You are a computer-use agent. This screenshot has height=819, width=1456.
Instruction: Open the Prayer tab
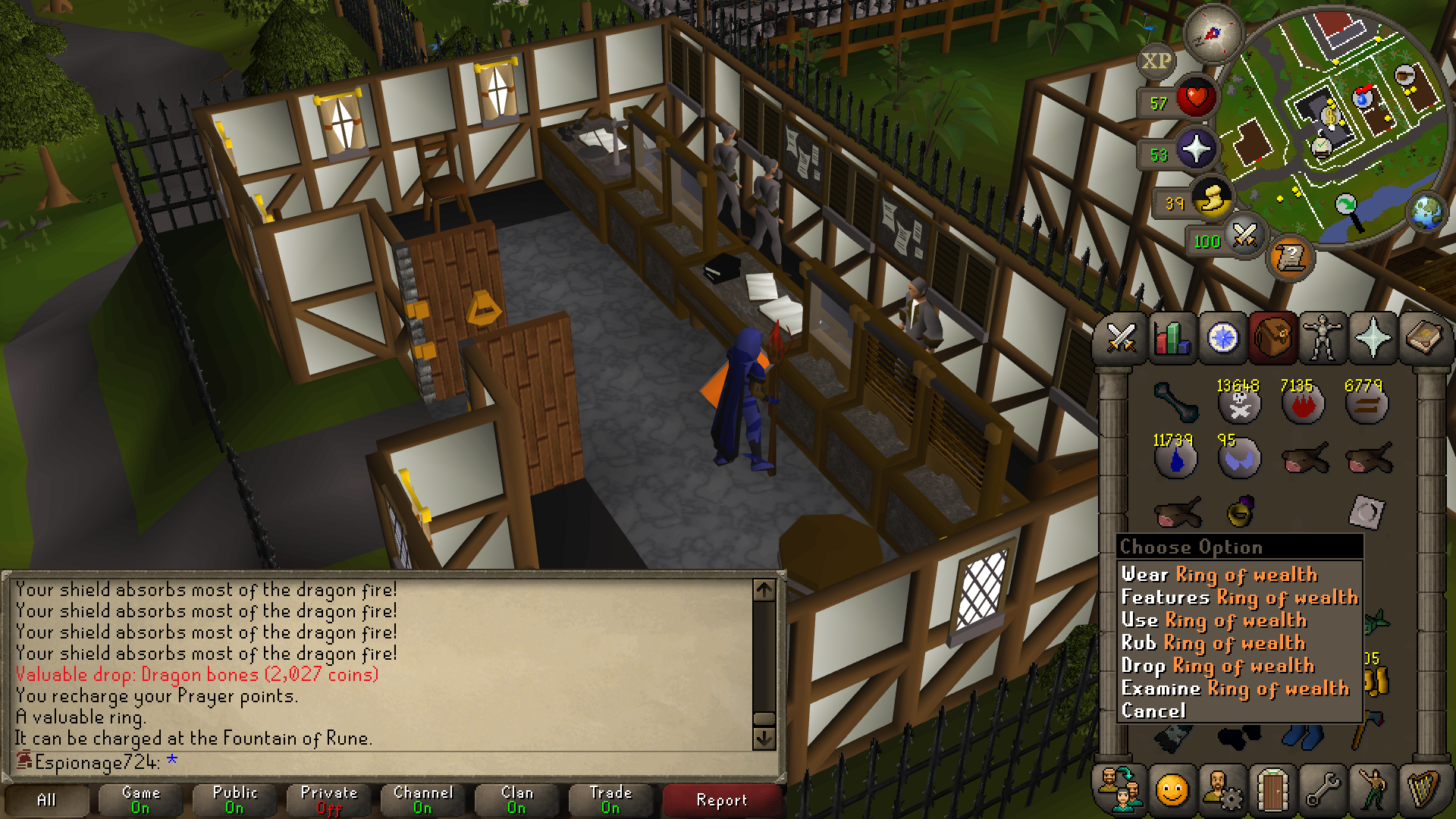1373,337
